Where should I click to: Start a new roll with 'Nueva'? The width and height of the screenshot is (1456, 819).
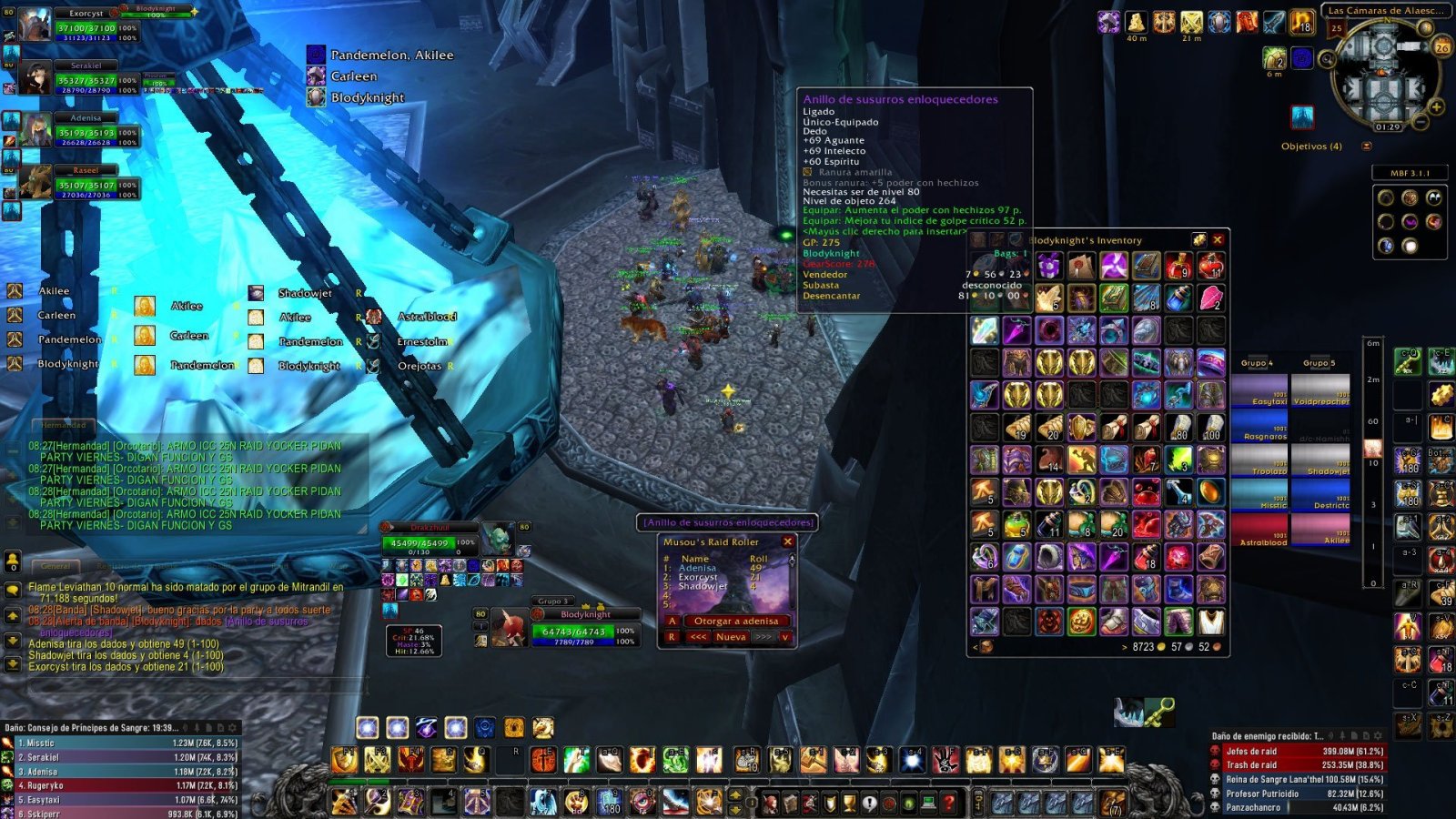731,637
